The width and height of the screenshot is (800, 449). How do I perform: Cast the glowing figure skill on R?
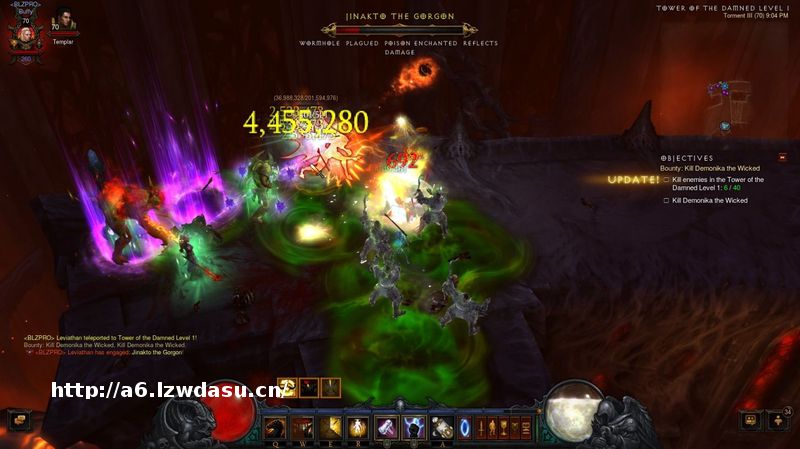point(358,428)
